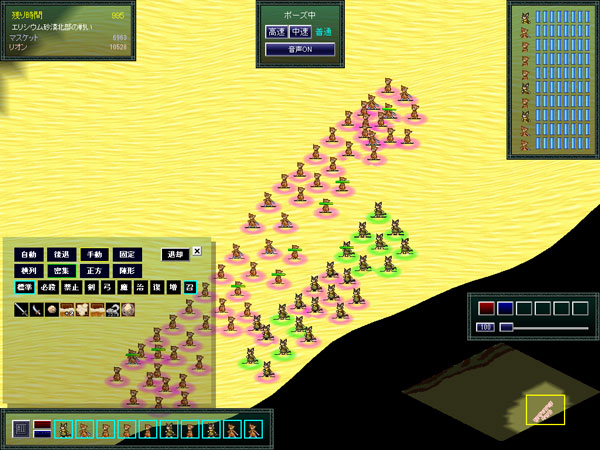Viewport: 600px width, 450px height.
Task: Close the unit command panel
Action: [x=197, y=251]
